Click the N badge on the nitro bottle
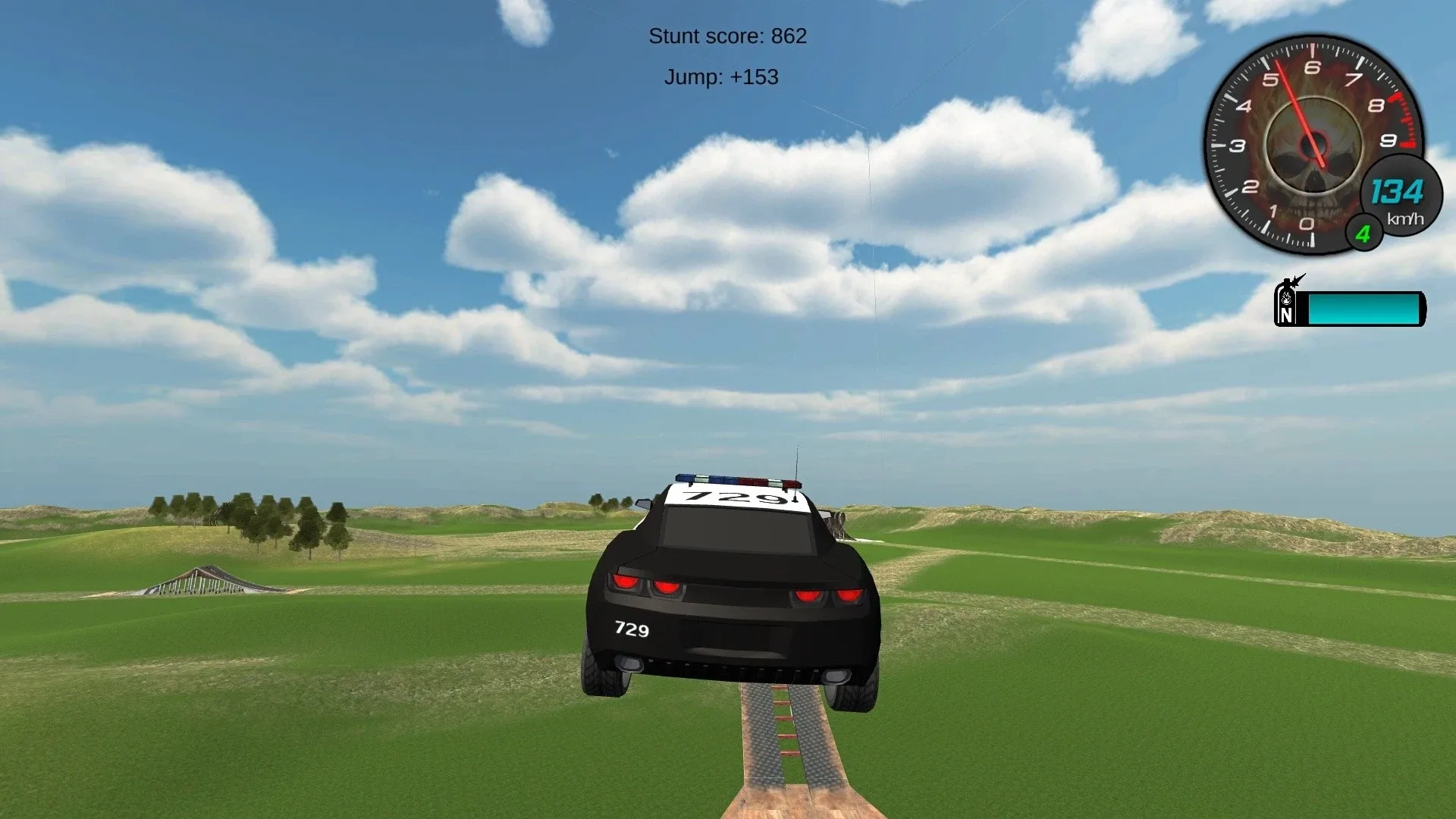 [1287, 315]
